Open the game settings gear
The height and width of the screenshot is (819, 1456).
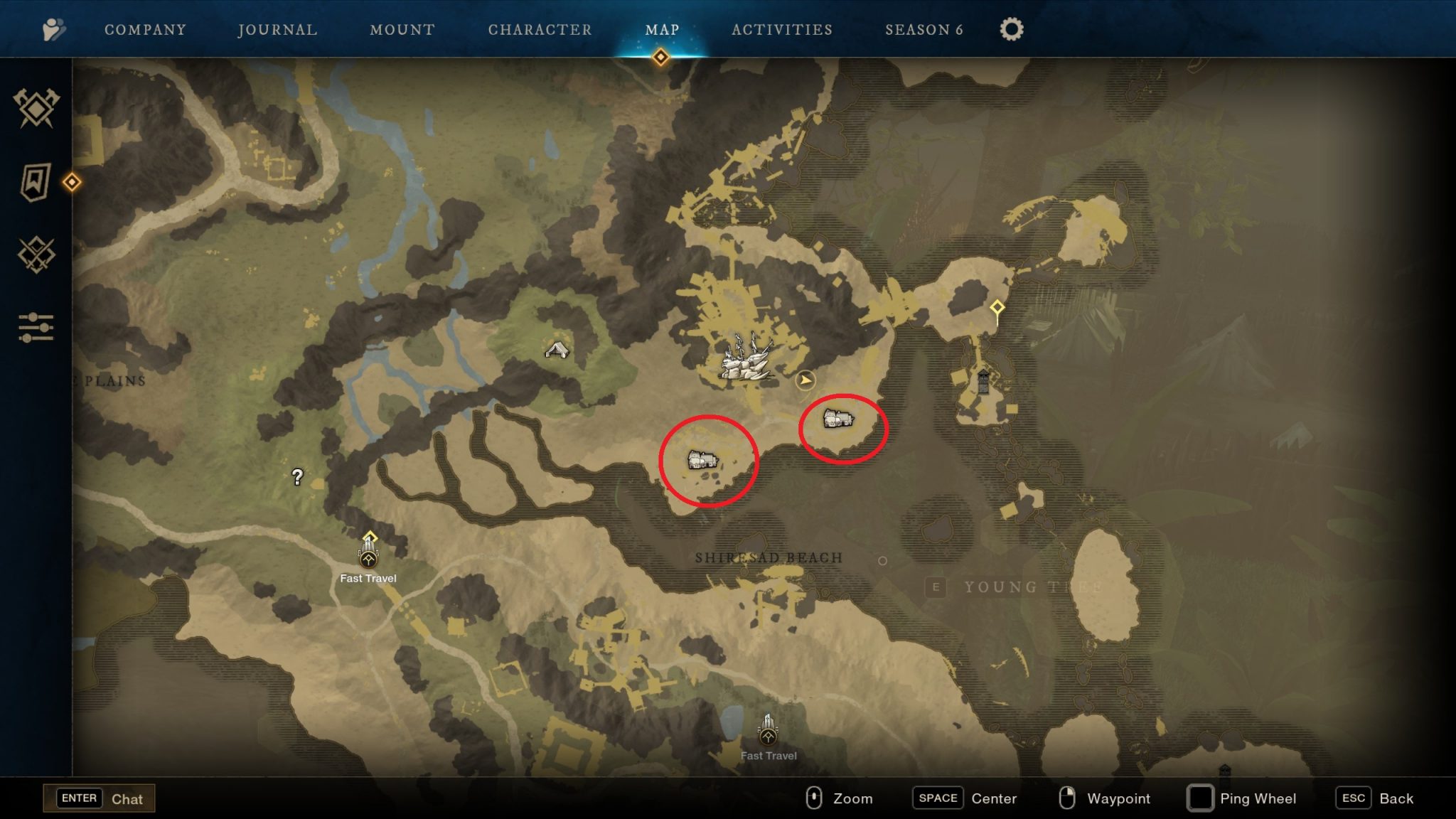(x=1010, y=28)
